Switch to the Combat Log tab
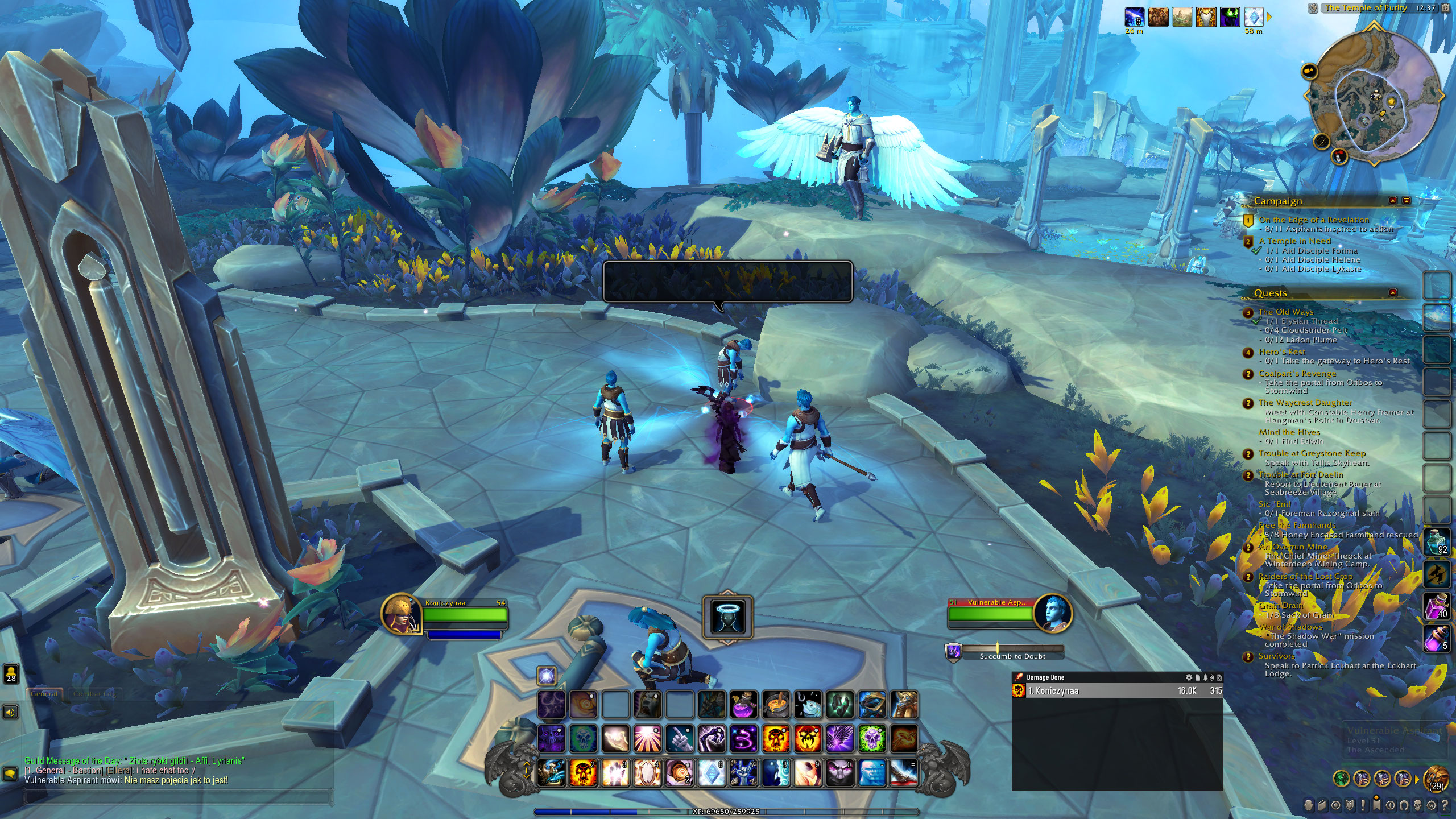The width and height of the screenshot is (1456, 819). click(x=96, y=694)
